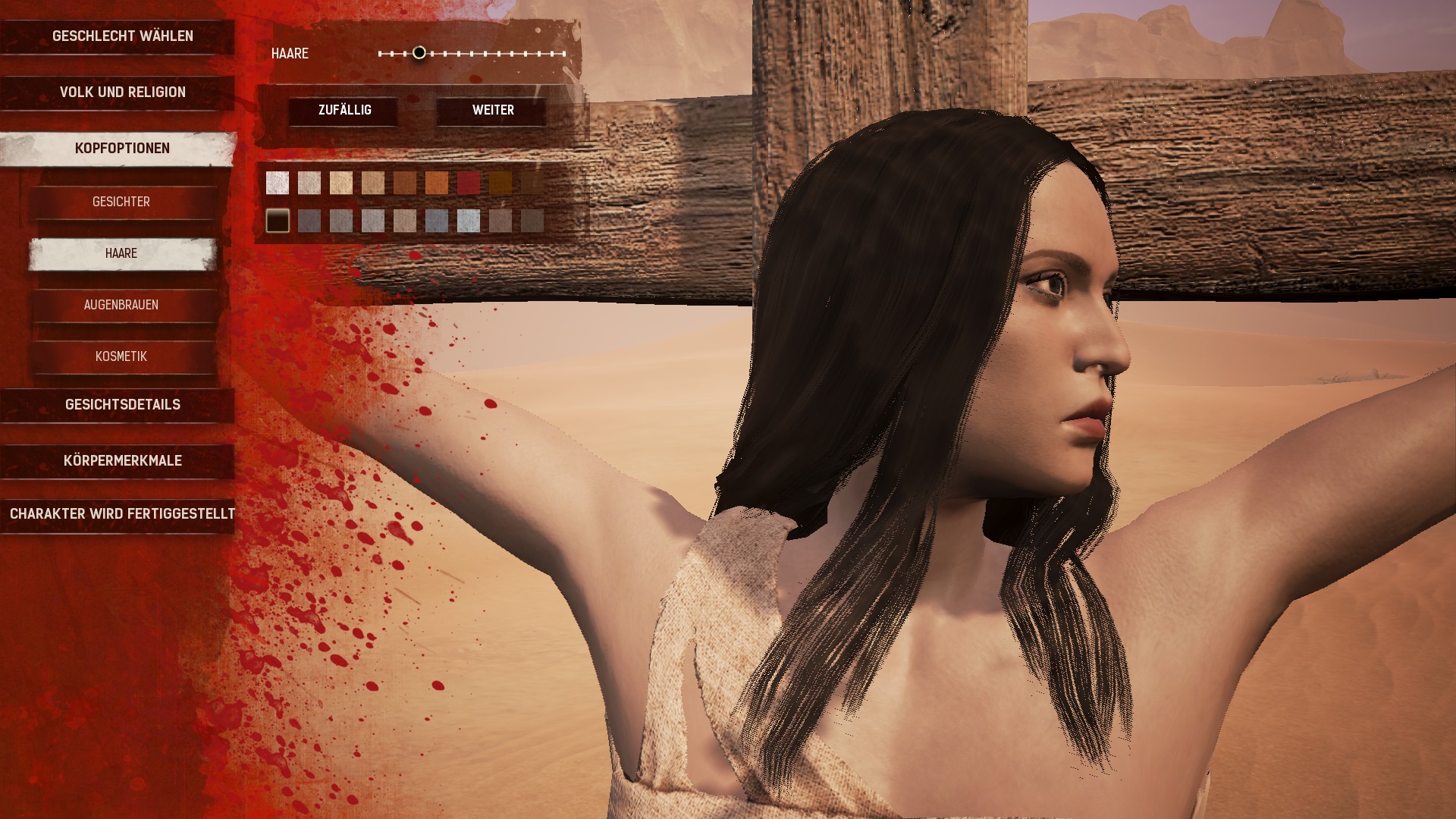Select the white hair color swatch
Image resolution: width=1456 pixels, height=819 pixels.
click(x=278, y=183)
